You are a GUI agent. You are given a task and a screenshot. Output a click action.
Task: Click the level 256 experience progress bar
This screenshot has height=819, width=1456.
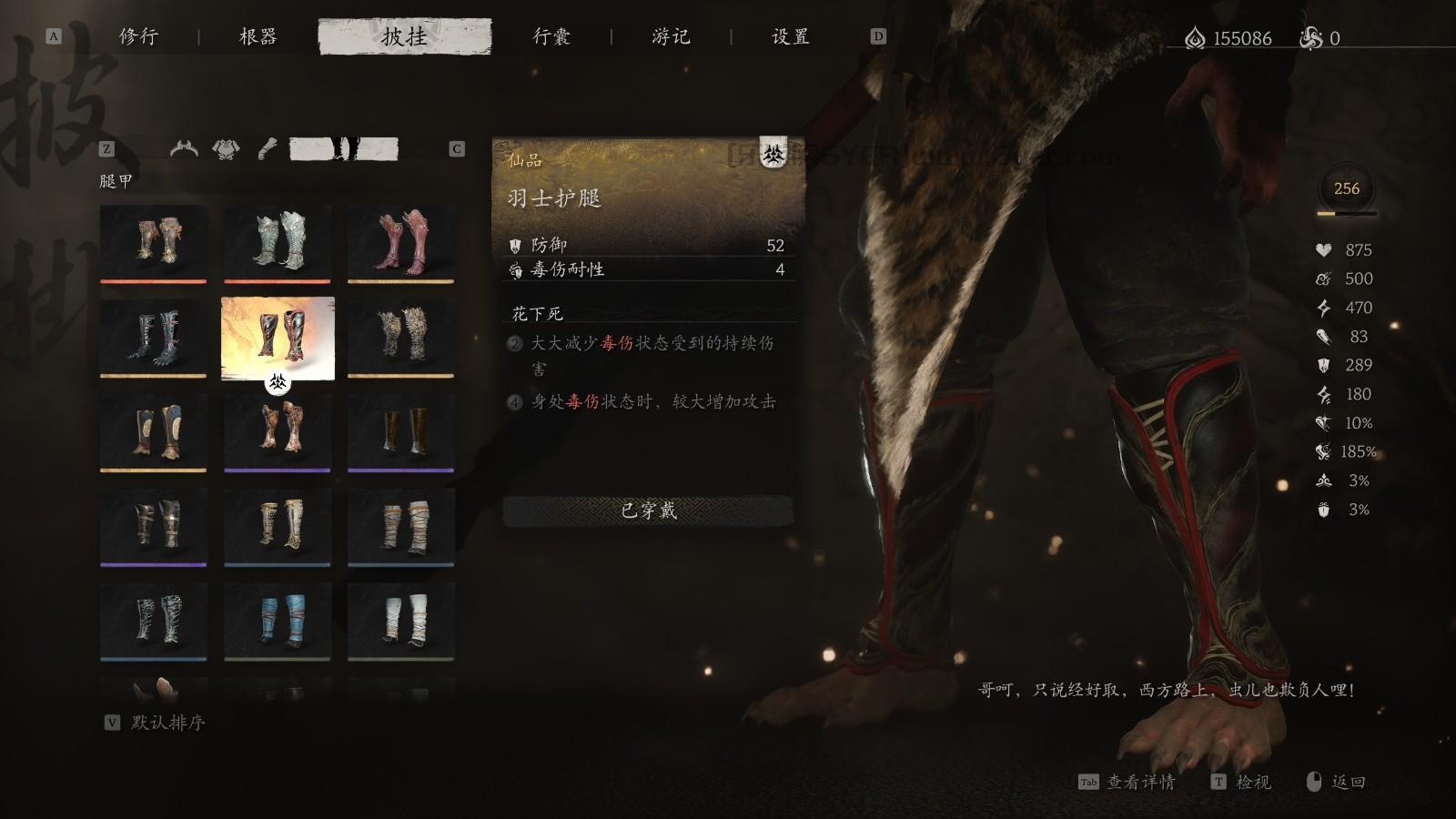click(x=1347, y=213)
